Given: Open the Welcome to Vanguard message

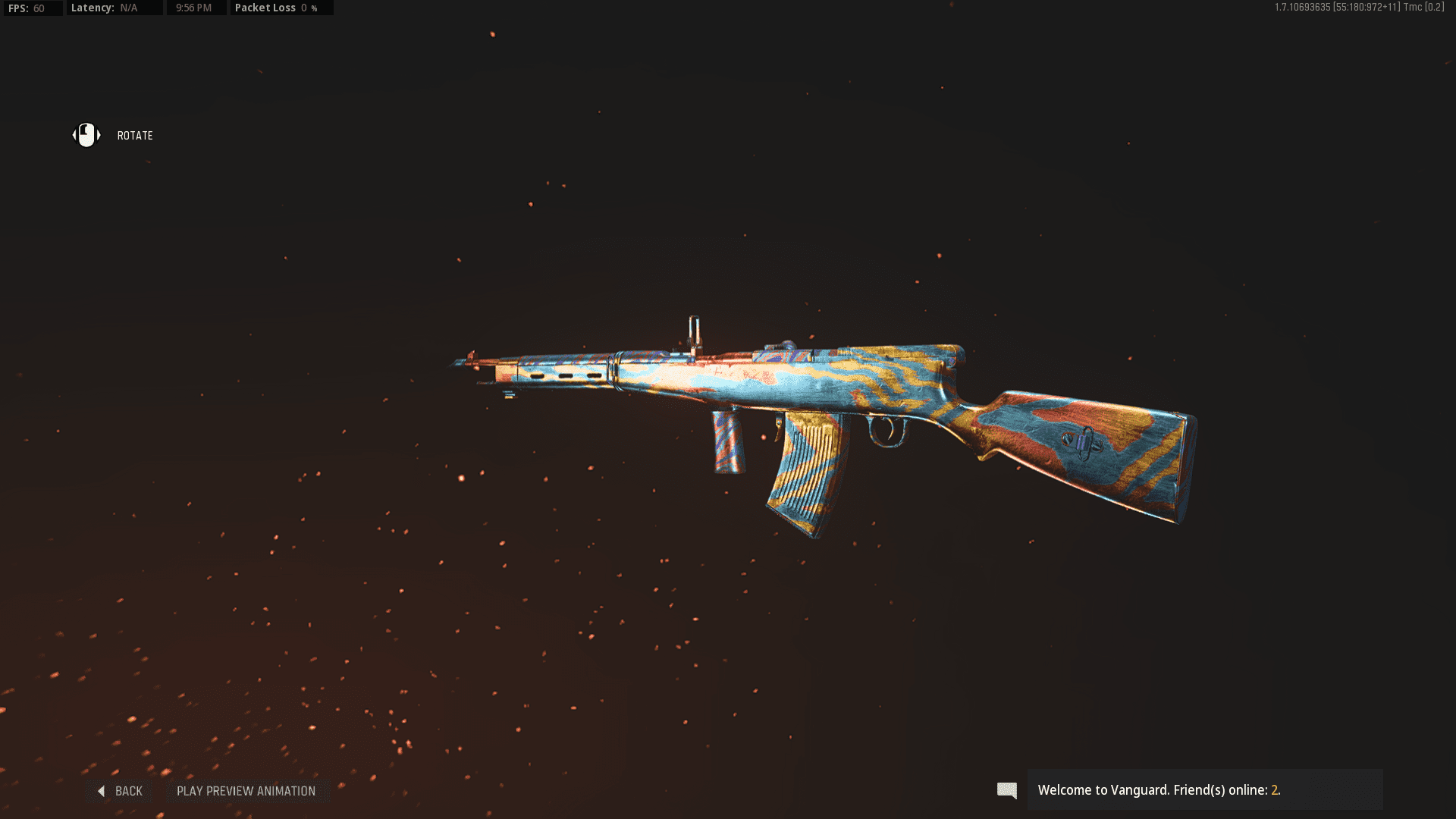Looking at the screenshot, I should point(1160,789).
